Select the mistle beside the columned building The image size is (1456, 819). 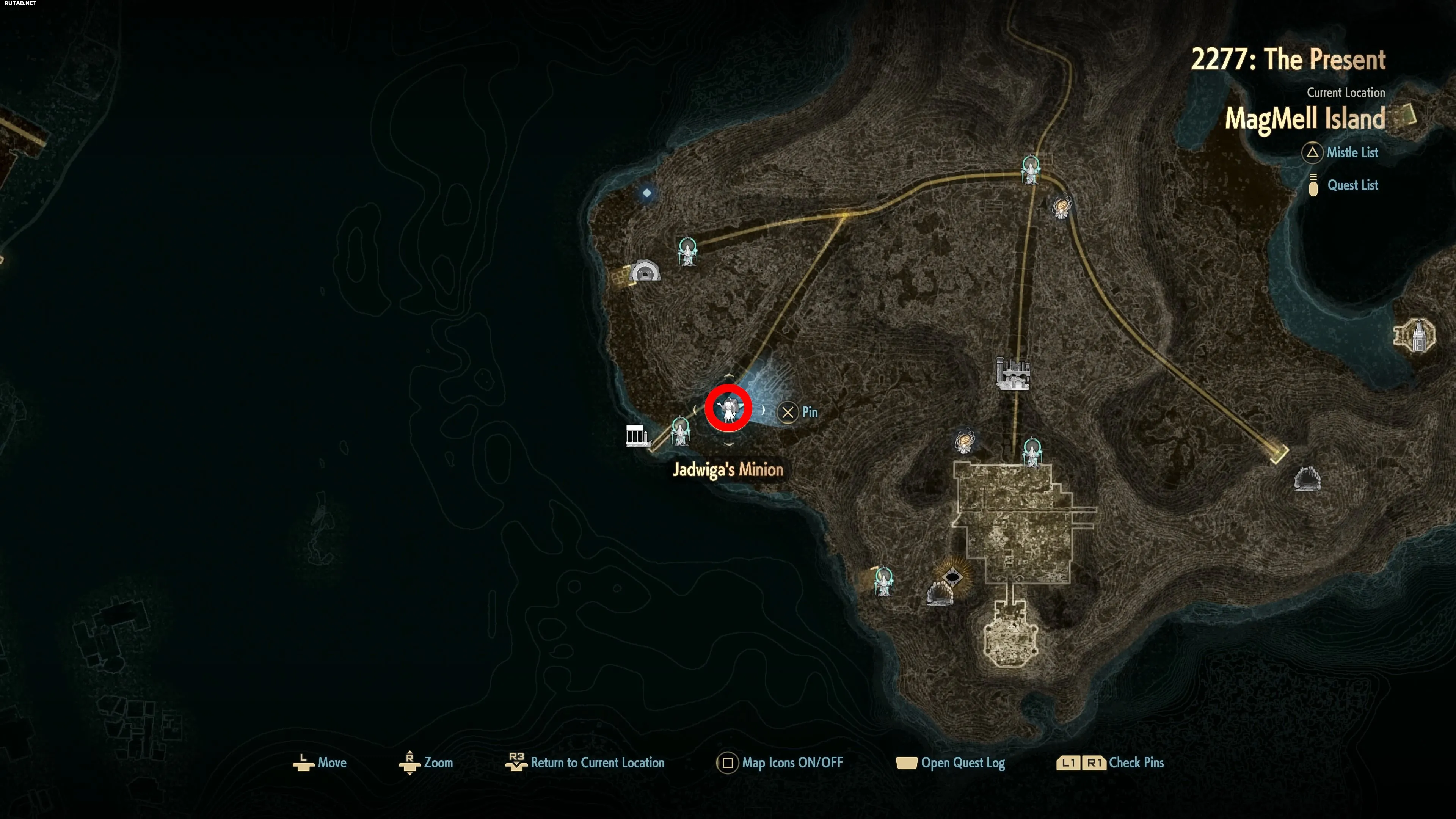[x=680, y=431]
